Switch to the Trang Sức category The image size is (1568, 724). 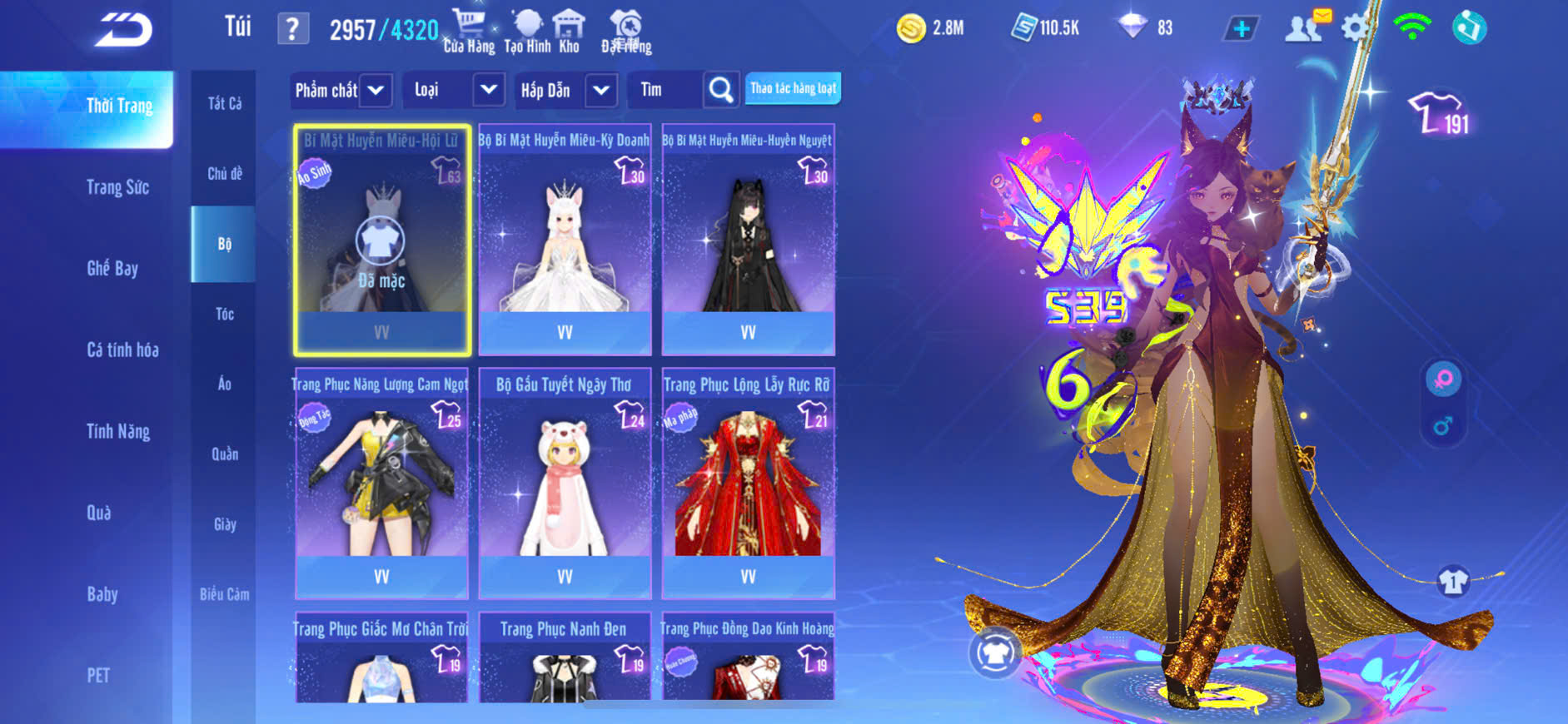click(x=117, y=187)
